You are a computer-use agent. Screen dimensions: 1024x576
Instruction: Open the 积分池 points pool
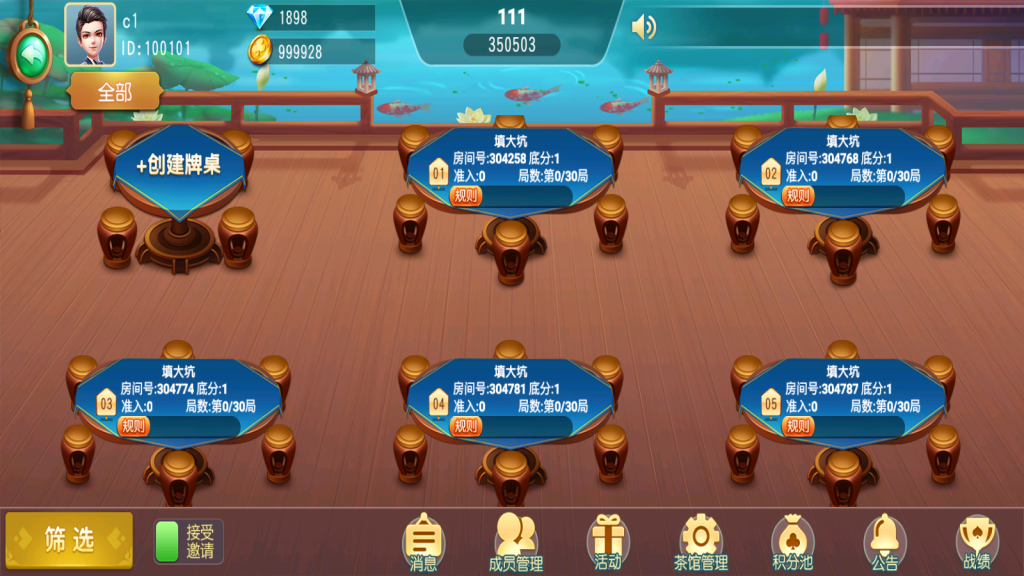792,543
